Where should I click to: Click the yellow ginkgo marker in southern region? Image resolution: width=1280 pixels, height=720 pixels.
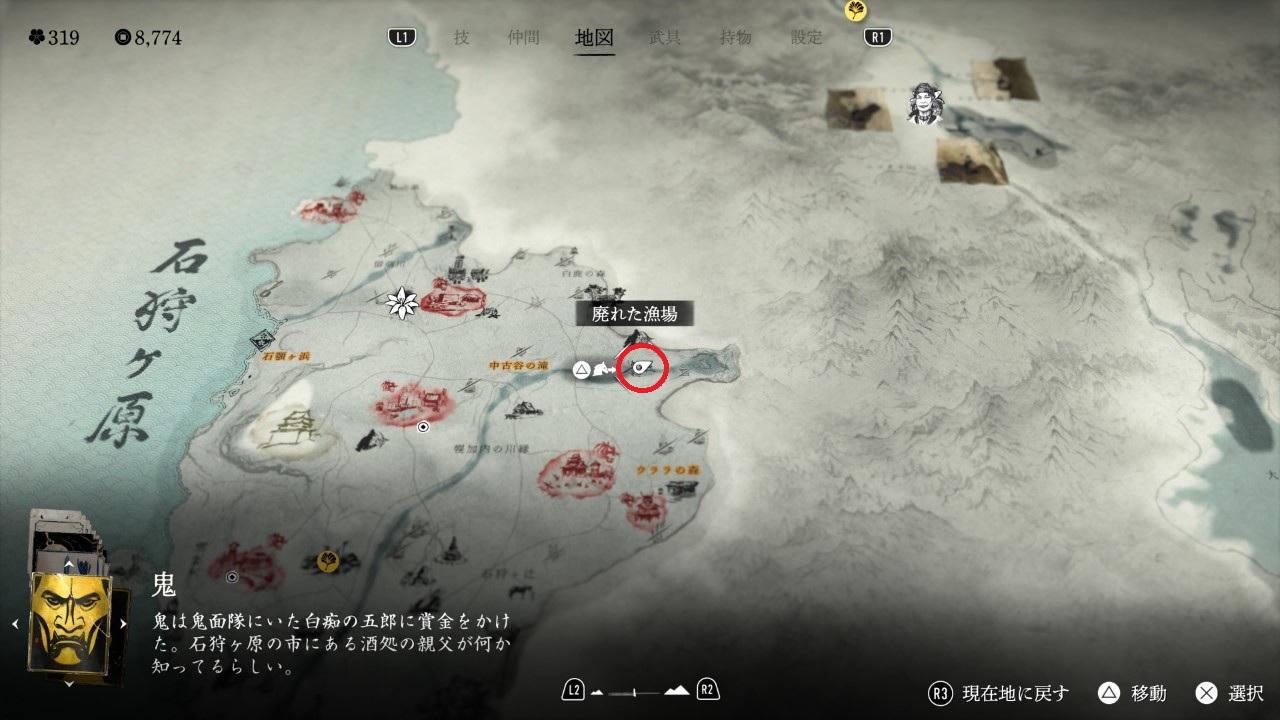[x=326, y=560]
